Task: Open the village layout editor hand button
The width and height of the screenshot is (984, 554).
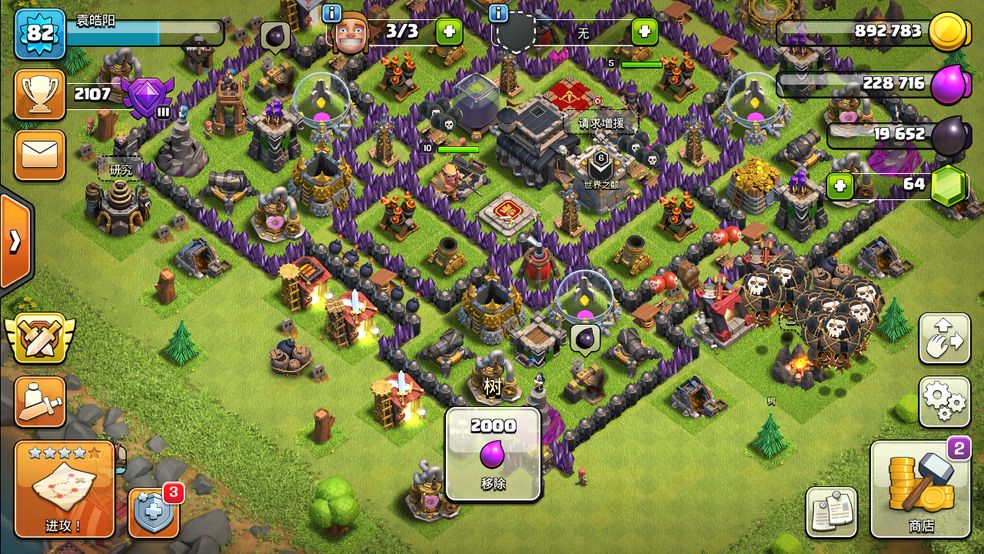Action: coord(944,340)
